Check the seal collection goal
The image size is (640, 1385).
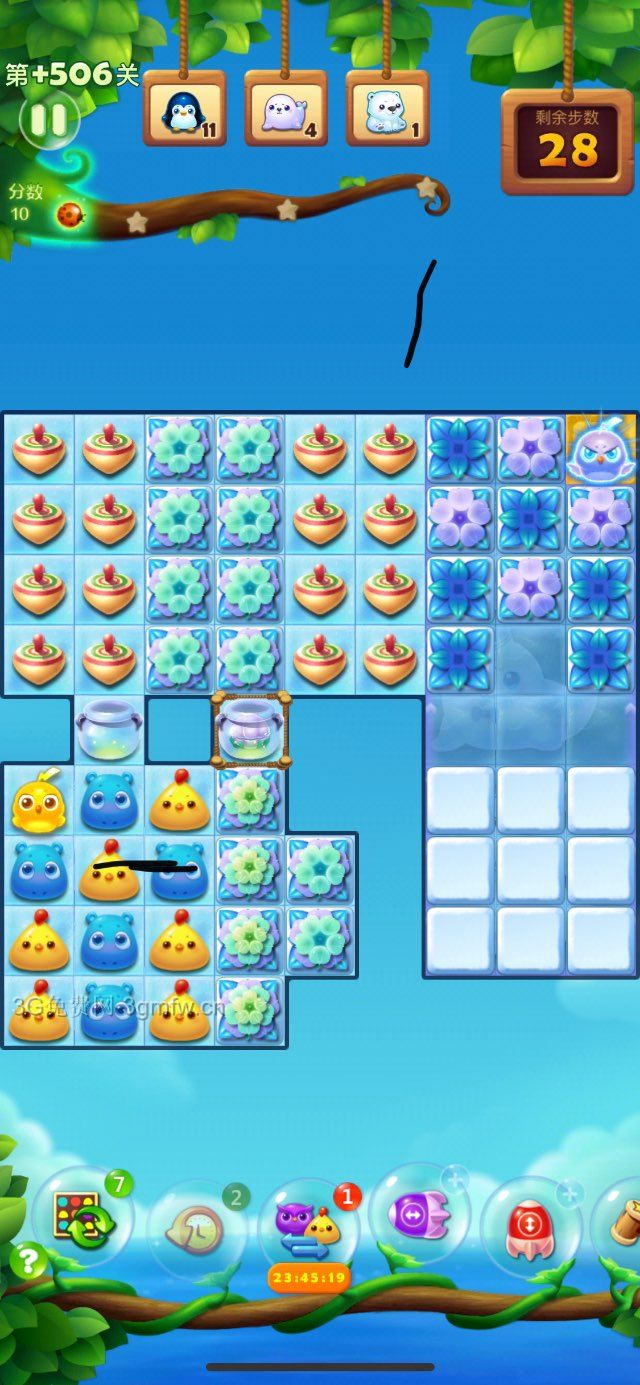tap(285, 109)
